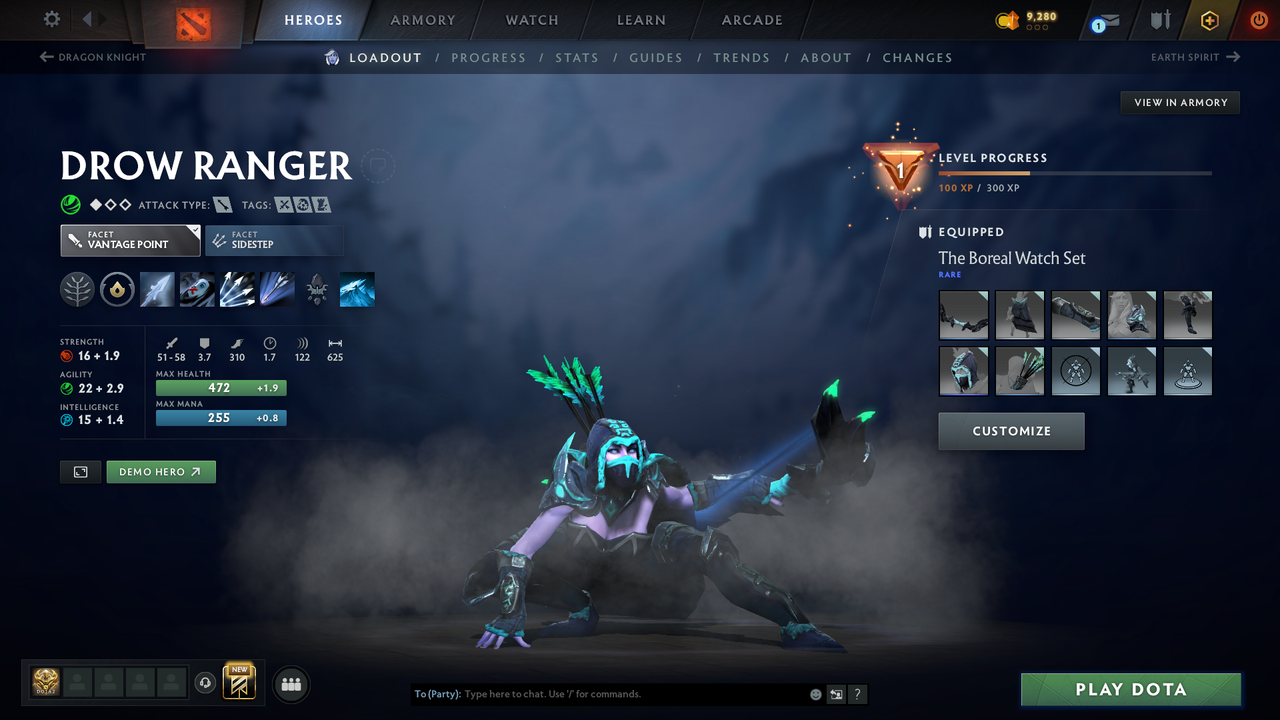Click the Customize equipment button
The height and width of the screenshot is (720, 1280).
click(1011, 431)
